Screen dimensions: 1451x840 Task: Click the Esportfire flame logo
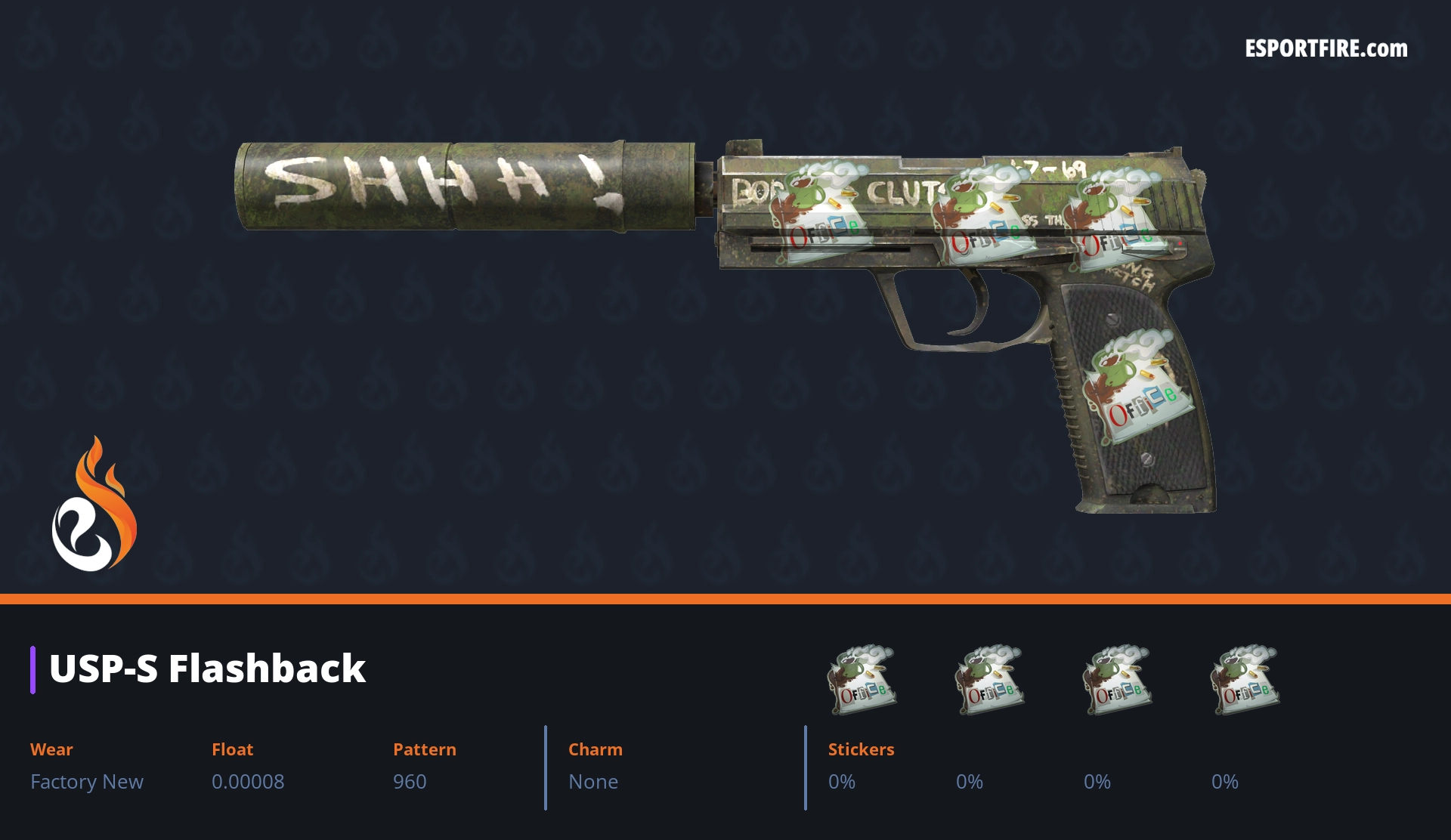coord(94,505)
